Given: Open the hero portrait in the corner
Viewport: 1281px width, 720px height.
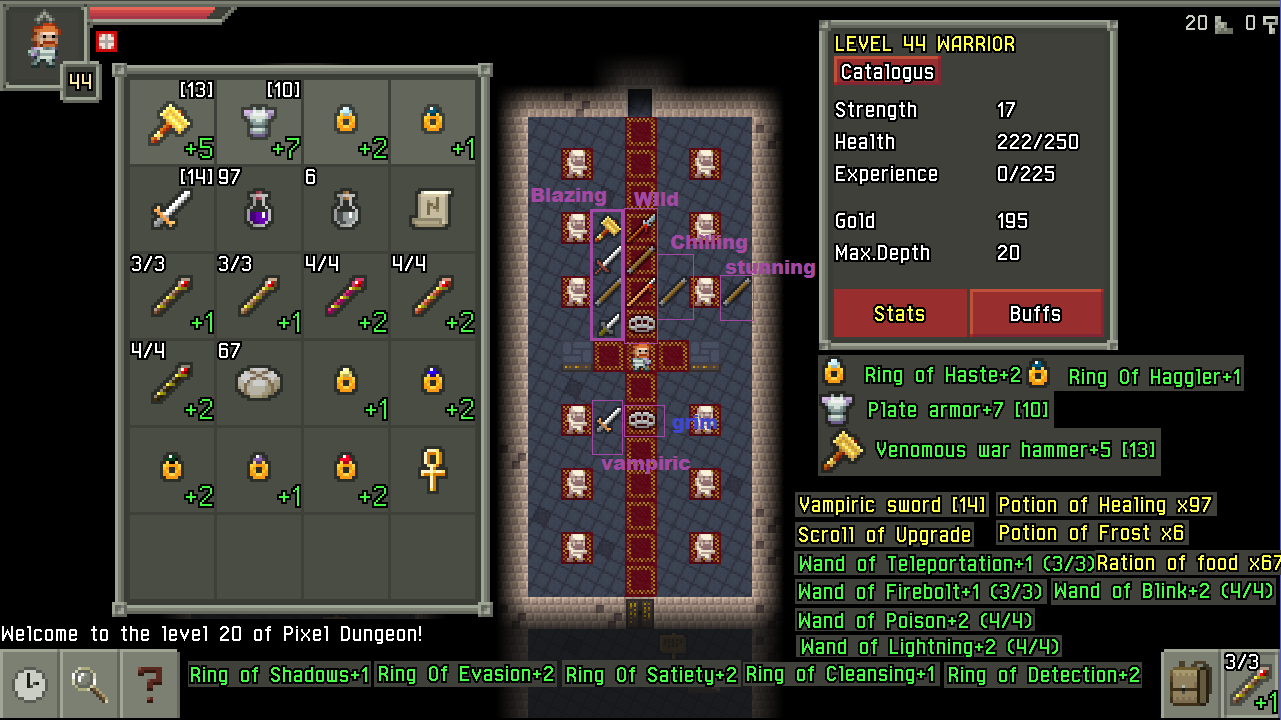Looking at the screenshot, I should coord(44,45).
